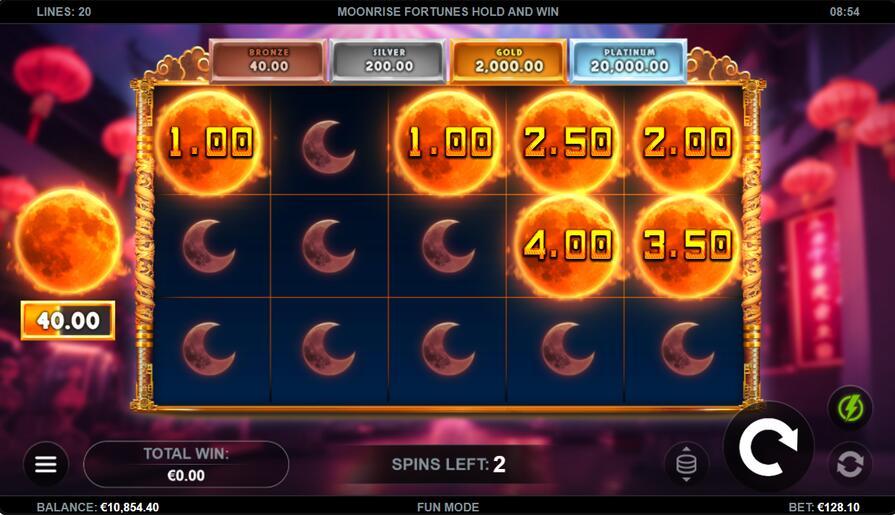Screen dimensions: 895x515
Task: Adjust the bet using the coin stack button
Action: [x=686, y=464]
